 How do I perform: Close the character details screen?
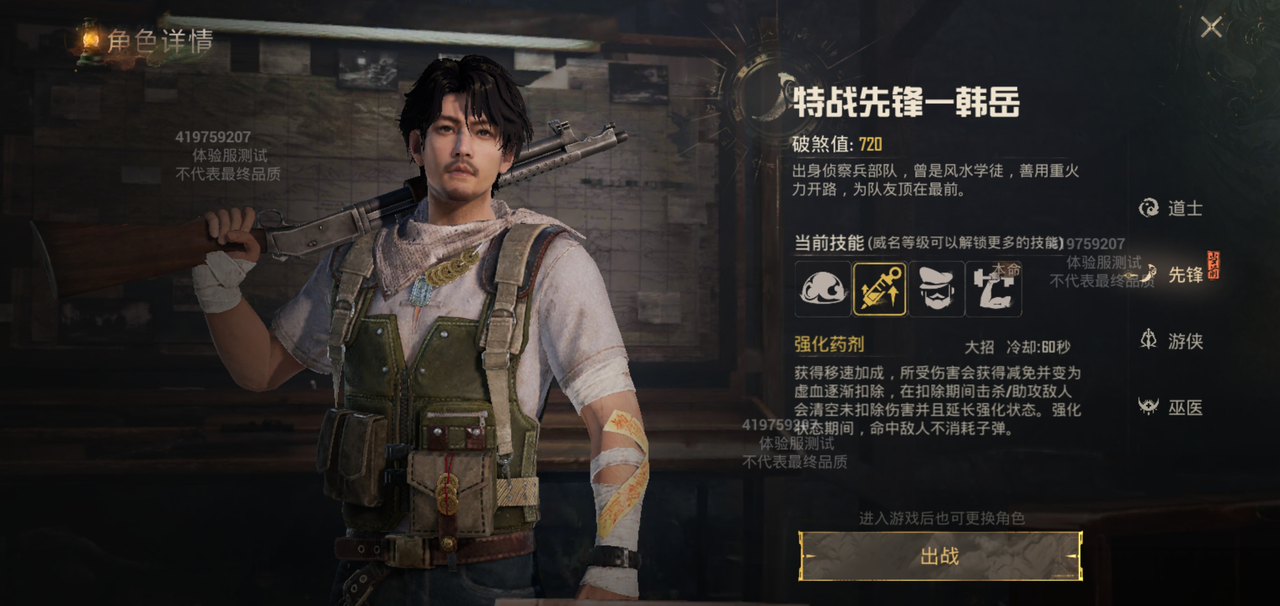[1211, 27]
